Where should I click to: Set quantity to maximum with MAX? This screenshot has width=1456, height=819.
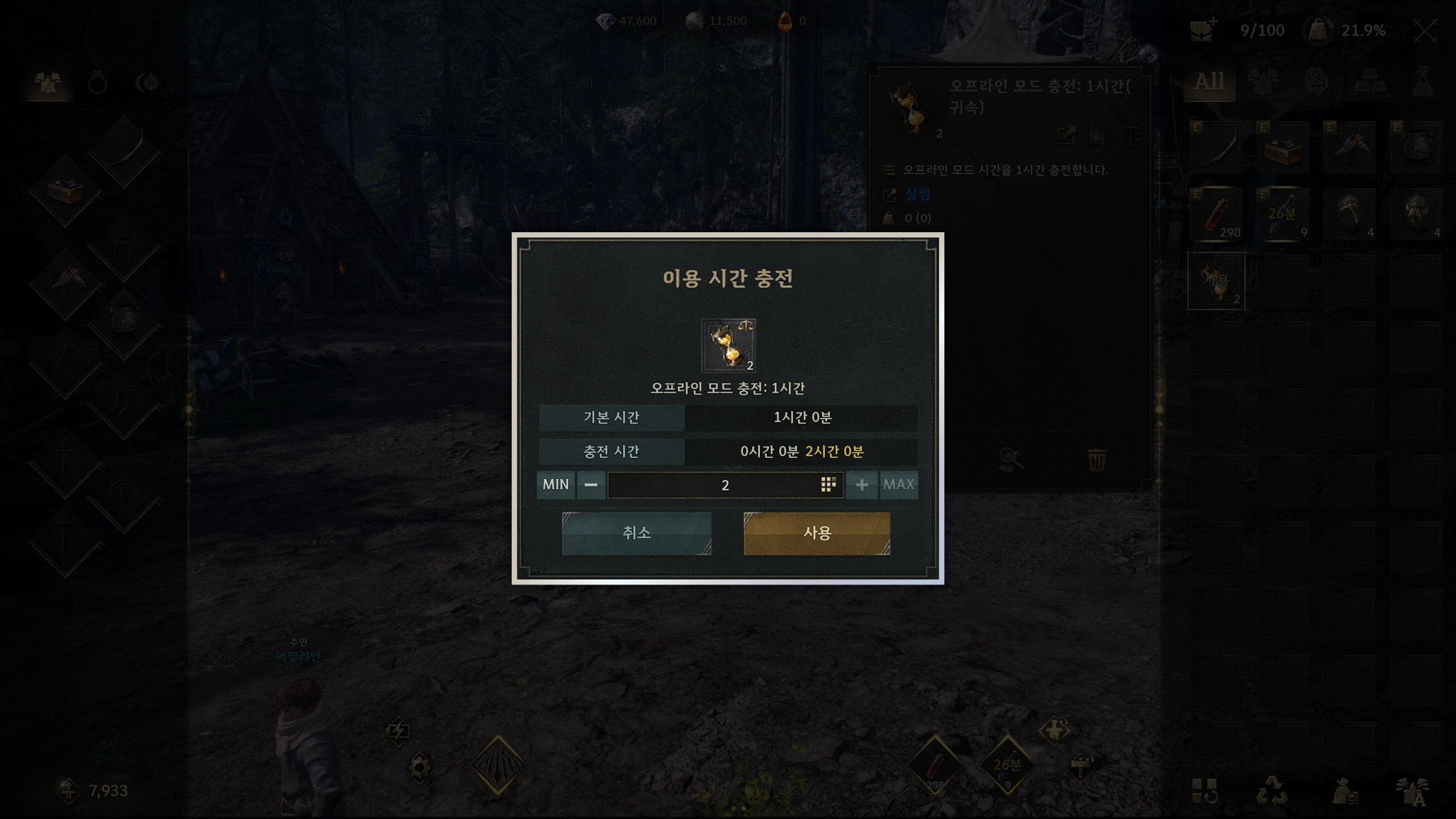pos(898,485)
